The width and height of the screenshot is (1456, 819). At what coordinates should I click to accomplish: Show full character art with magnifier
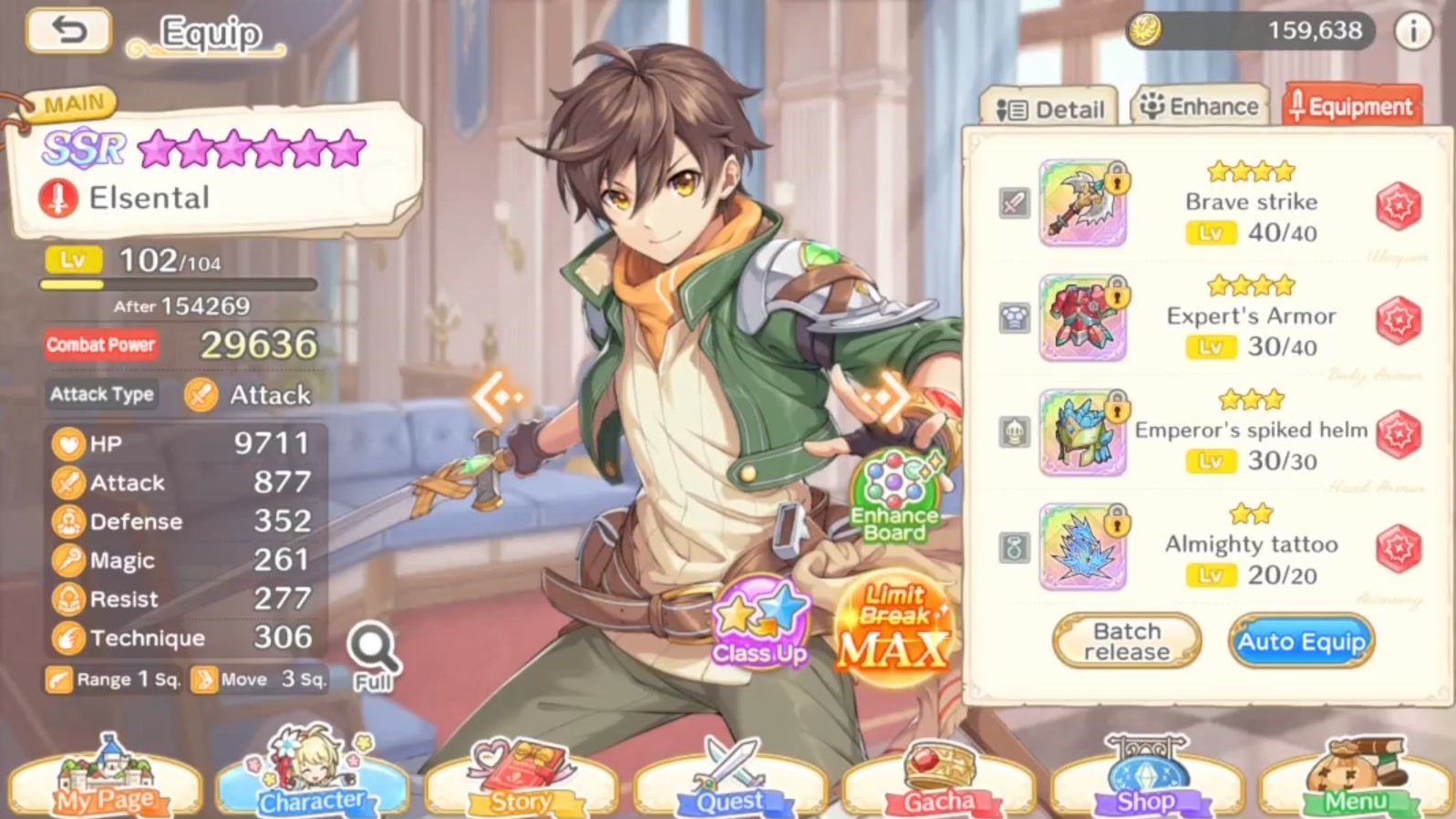point(373,657)
